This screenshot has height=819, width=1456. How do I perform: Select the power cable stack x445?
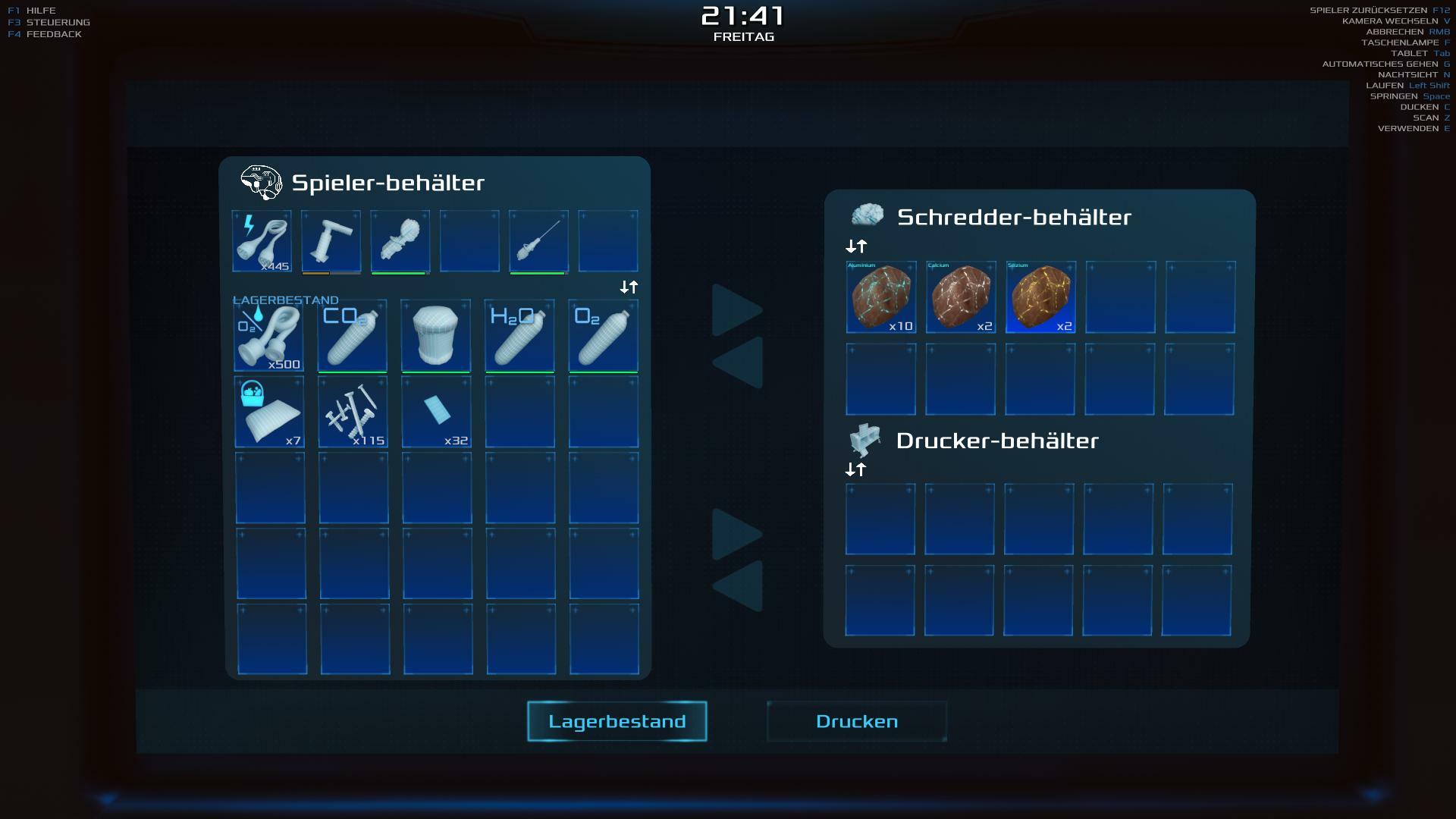[262, 241]
